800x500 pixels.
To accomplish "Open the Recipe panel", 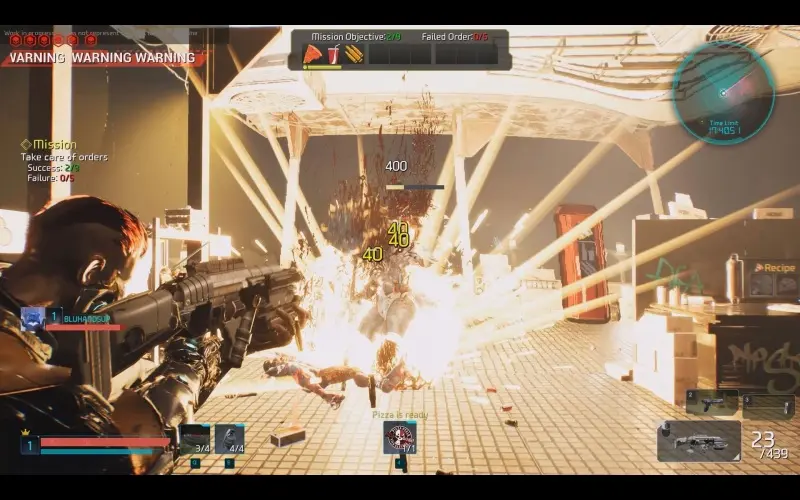I will pos(775,268).
